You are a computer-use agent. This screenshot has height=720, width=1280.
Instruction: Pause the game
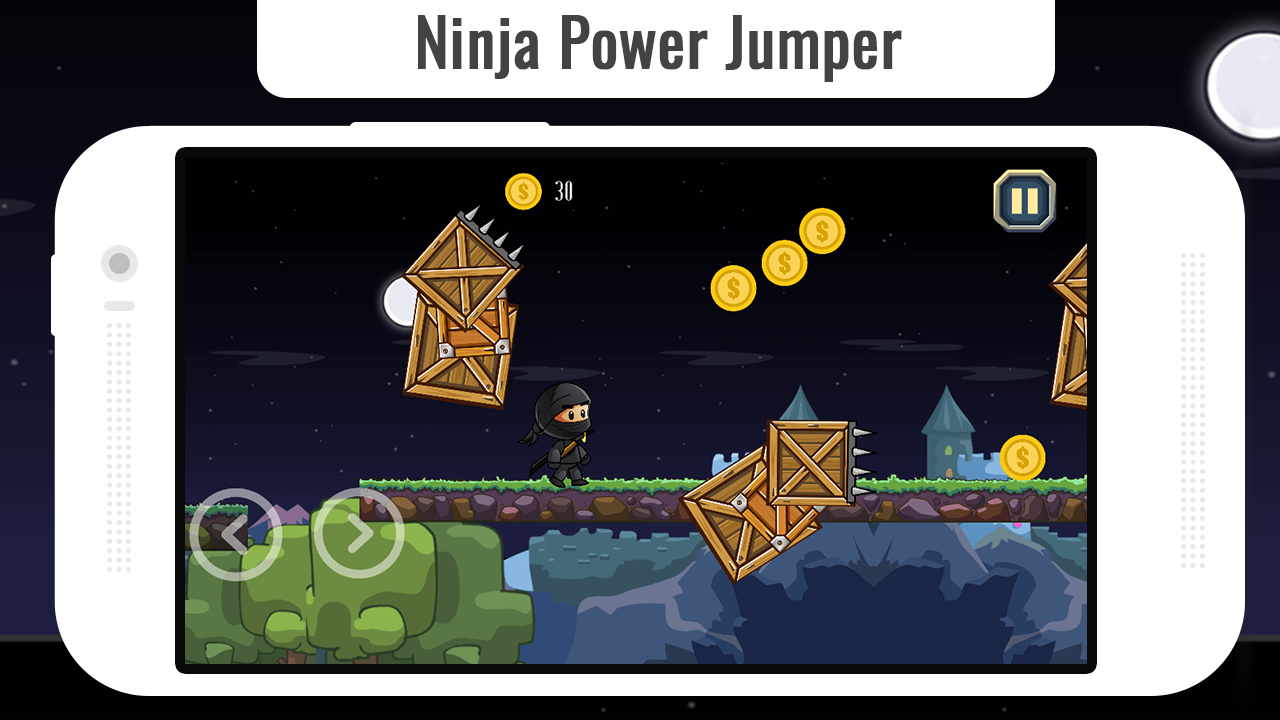(x=1022, y=201)
